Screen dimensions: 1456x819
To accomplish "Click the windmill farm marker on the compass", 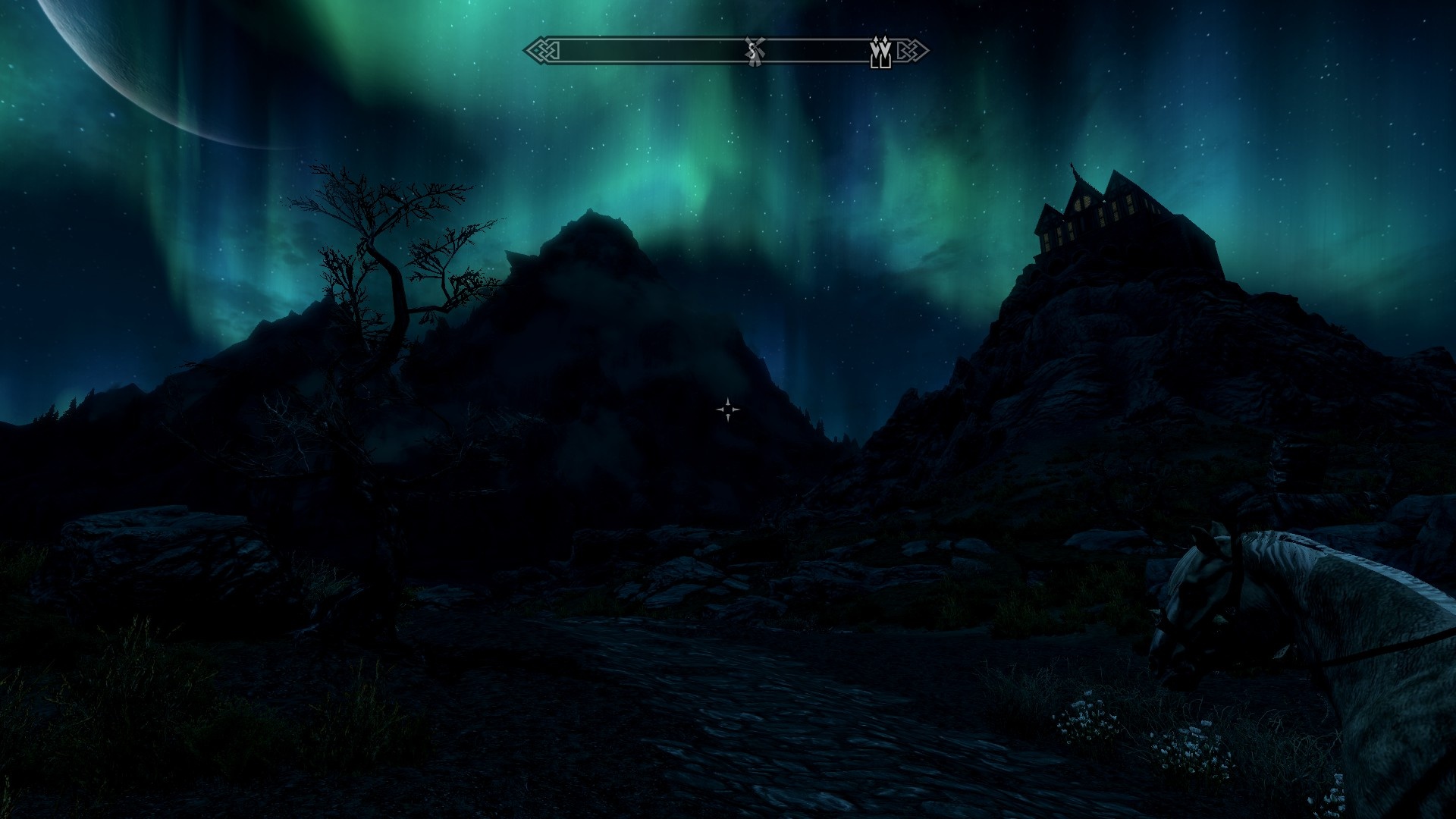I will pyautogui.click(x=753, y=52).
